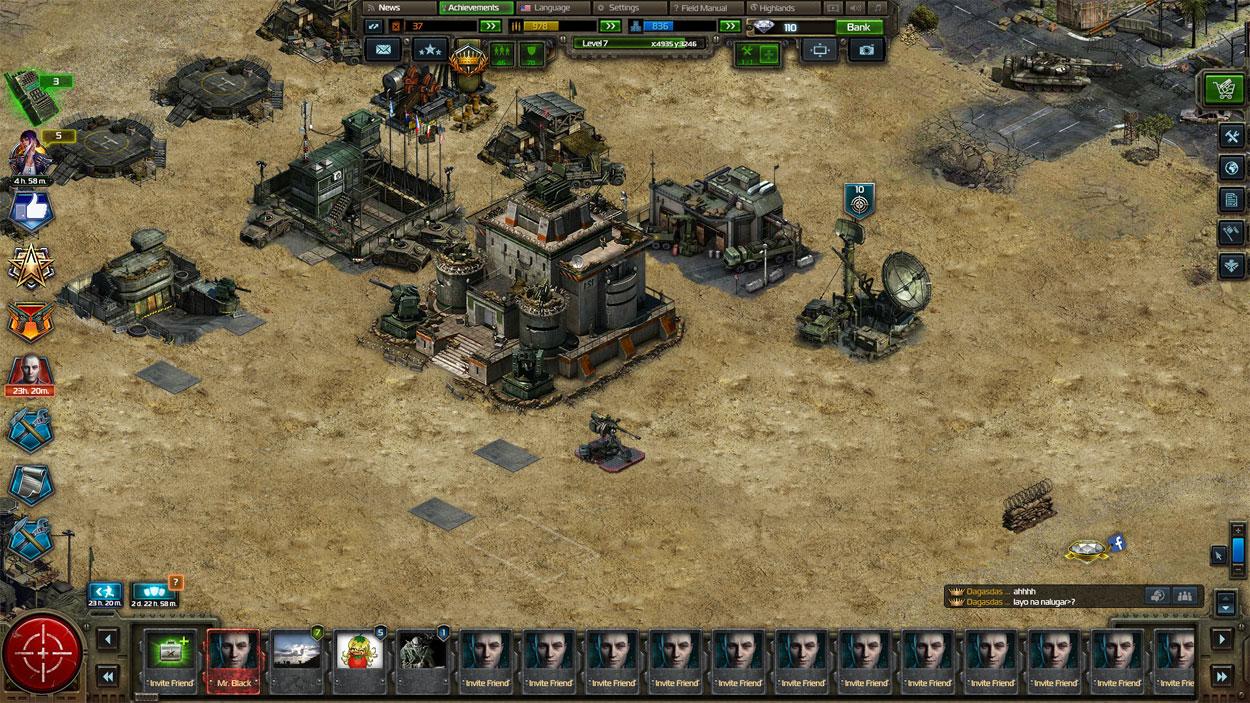Click the red crosshair target button

point(42,655)
